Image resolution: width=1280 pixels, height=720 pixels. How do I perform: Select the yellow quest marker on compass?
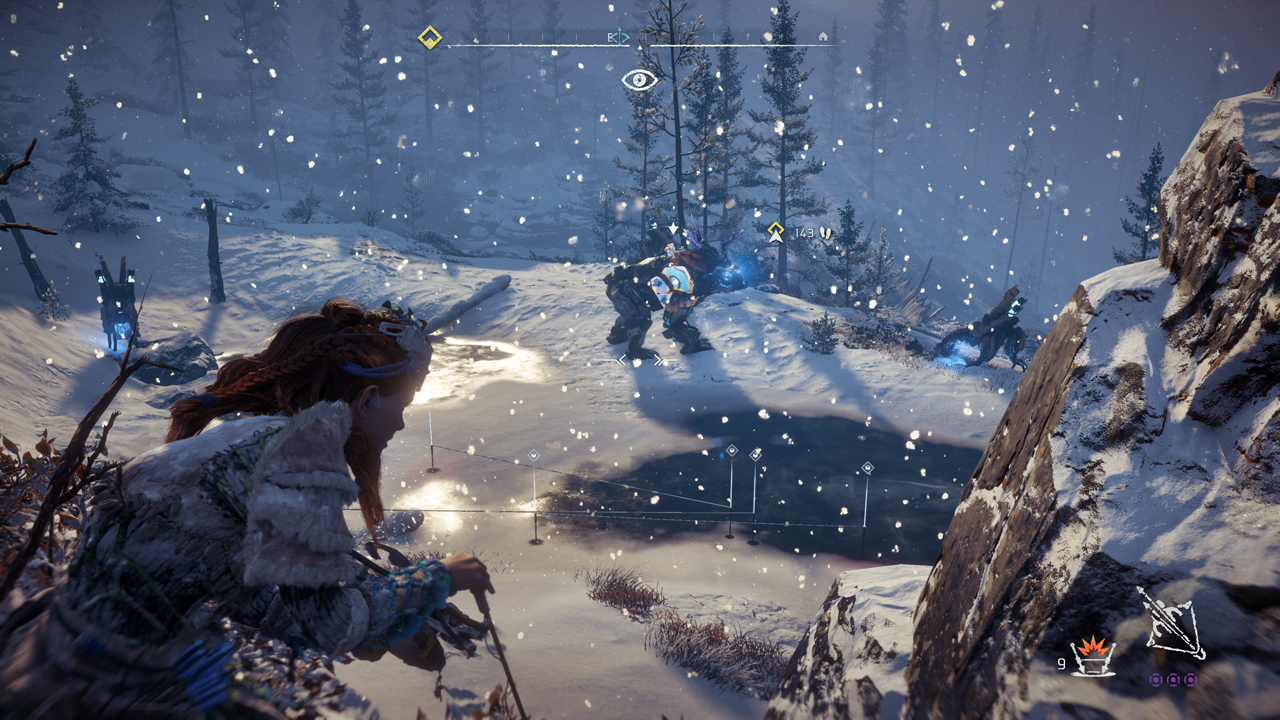click(430, 38)
